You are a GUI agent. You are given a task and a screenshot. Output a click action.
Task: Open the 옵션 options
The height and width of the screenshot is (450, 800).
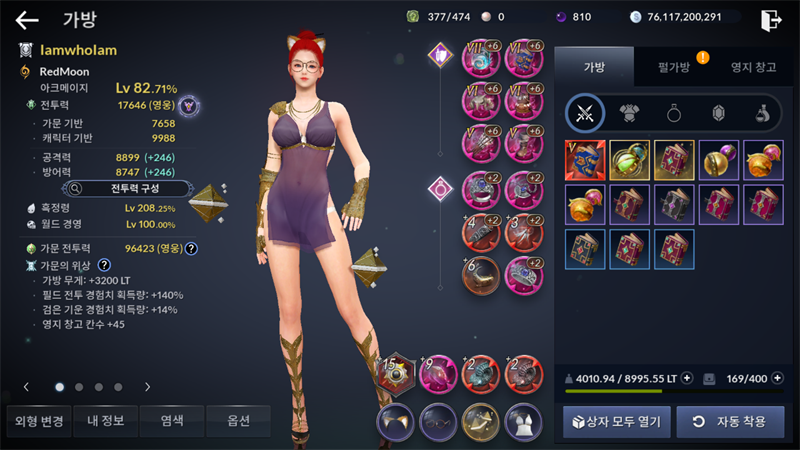coord(239,421)
